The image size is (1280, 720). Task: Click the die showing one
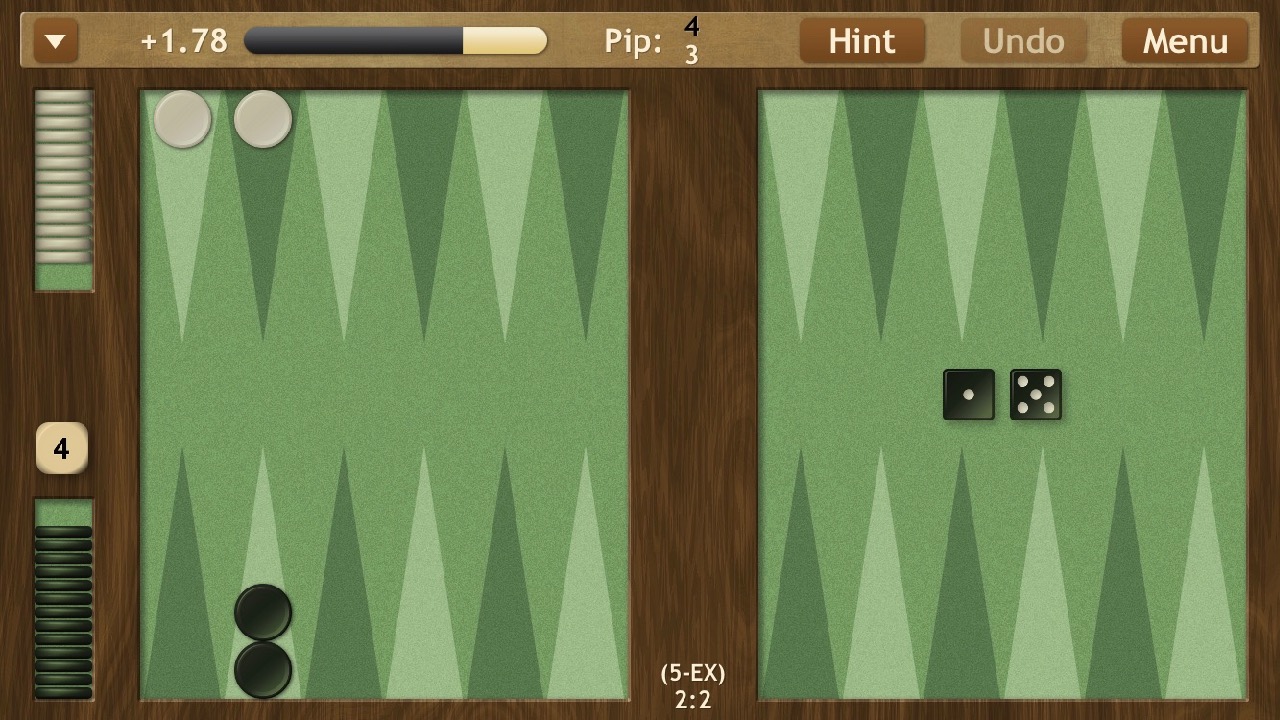968,395
